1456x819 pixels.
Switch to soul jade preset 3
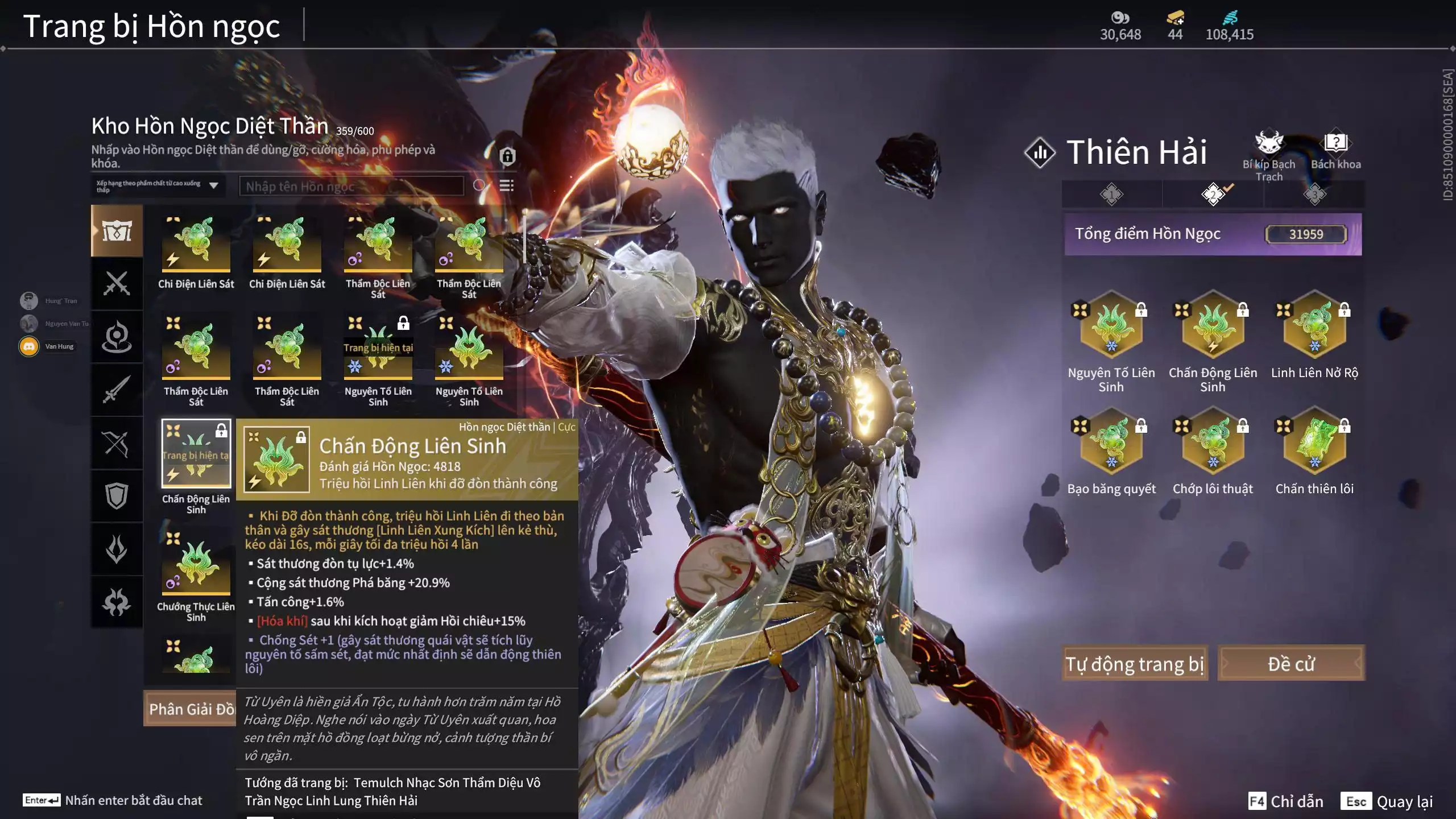click(1314, 195)
